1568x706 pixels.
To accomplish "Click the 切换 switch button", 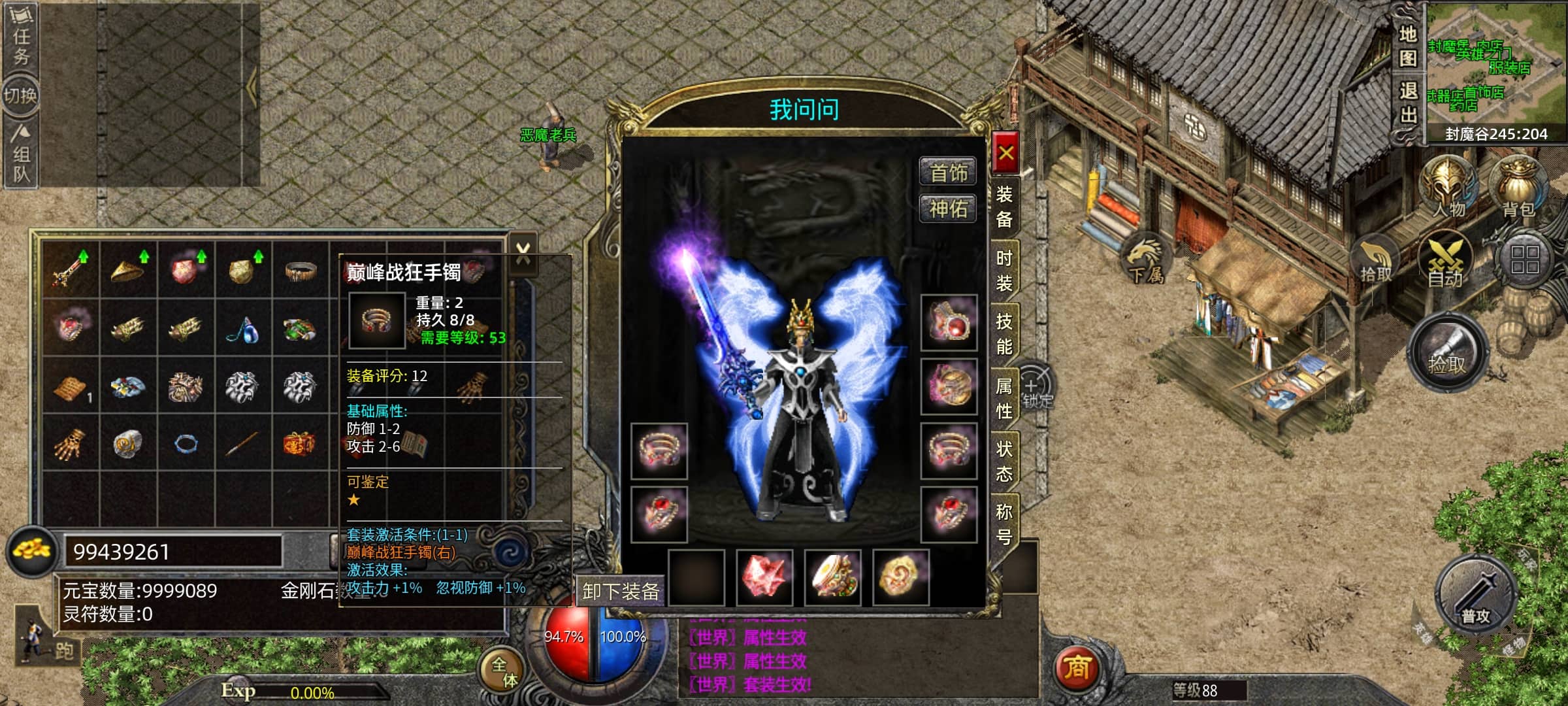I will pos(21,95).
